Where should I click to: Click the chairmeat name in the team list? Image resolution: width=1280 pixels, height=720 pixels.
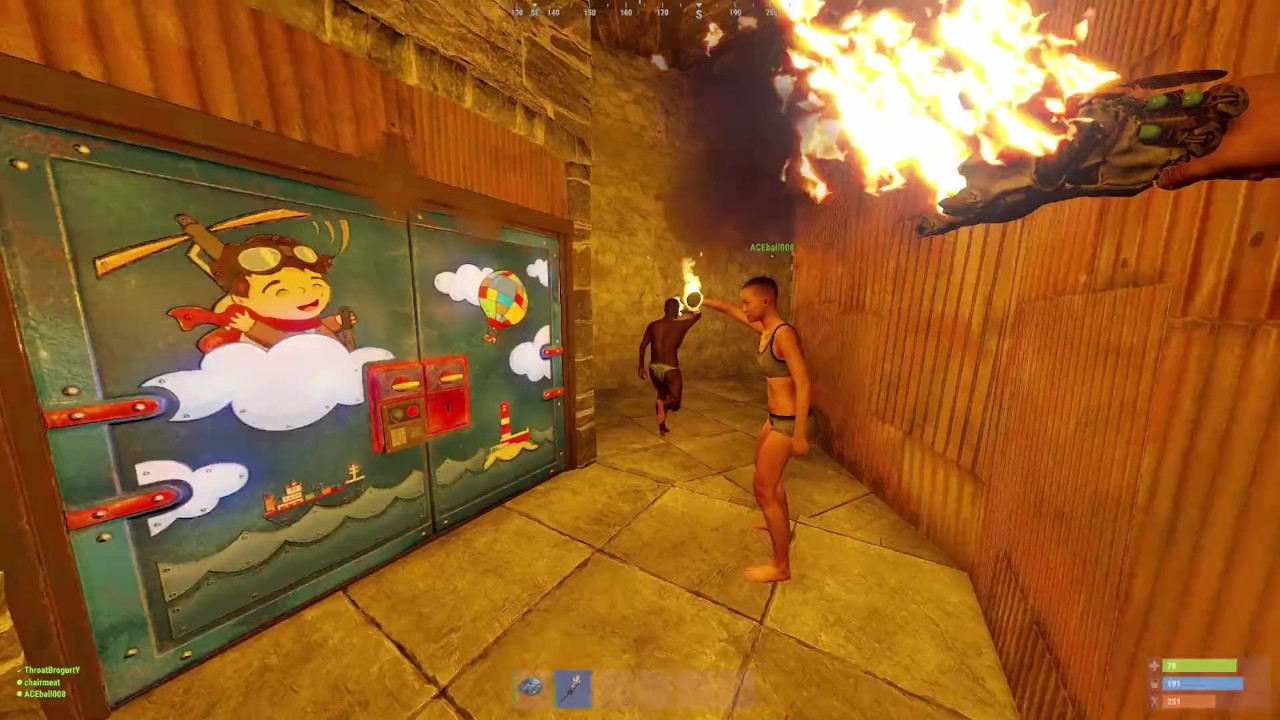tap(45, 682)
